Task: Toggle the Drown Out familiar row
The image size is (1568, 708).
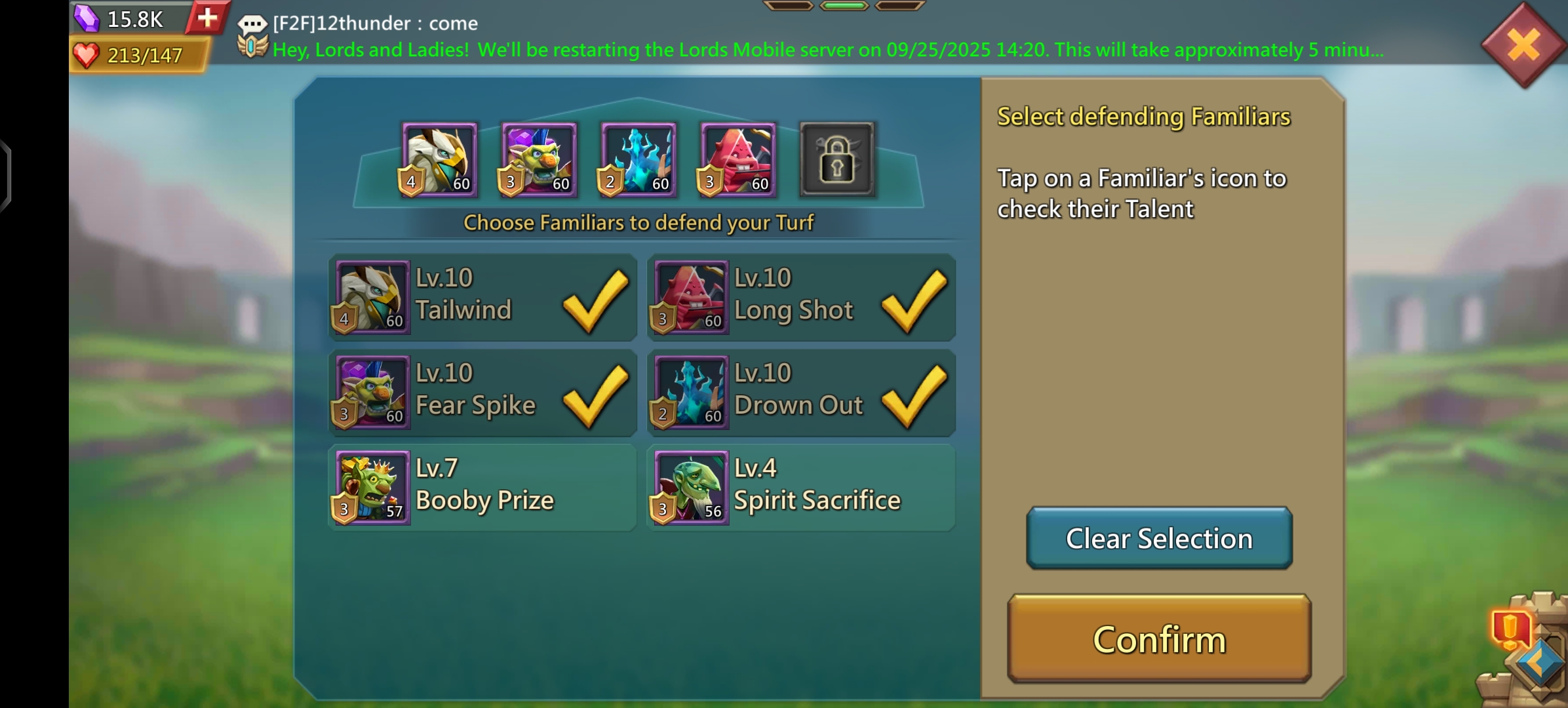Action: [x=801, y=393]
